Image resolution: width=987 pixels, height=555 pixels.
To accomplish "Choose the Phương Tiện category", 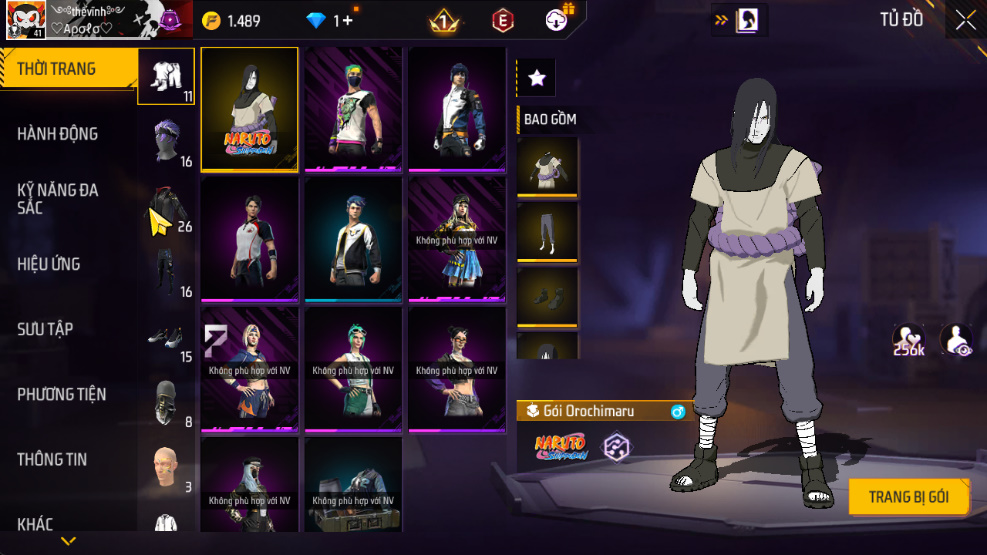I will tap(62, 394).
